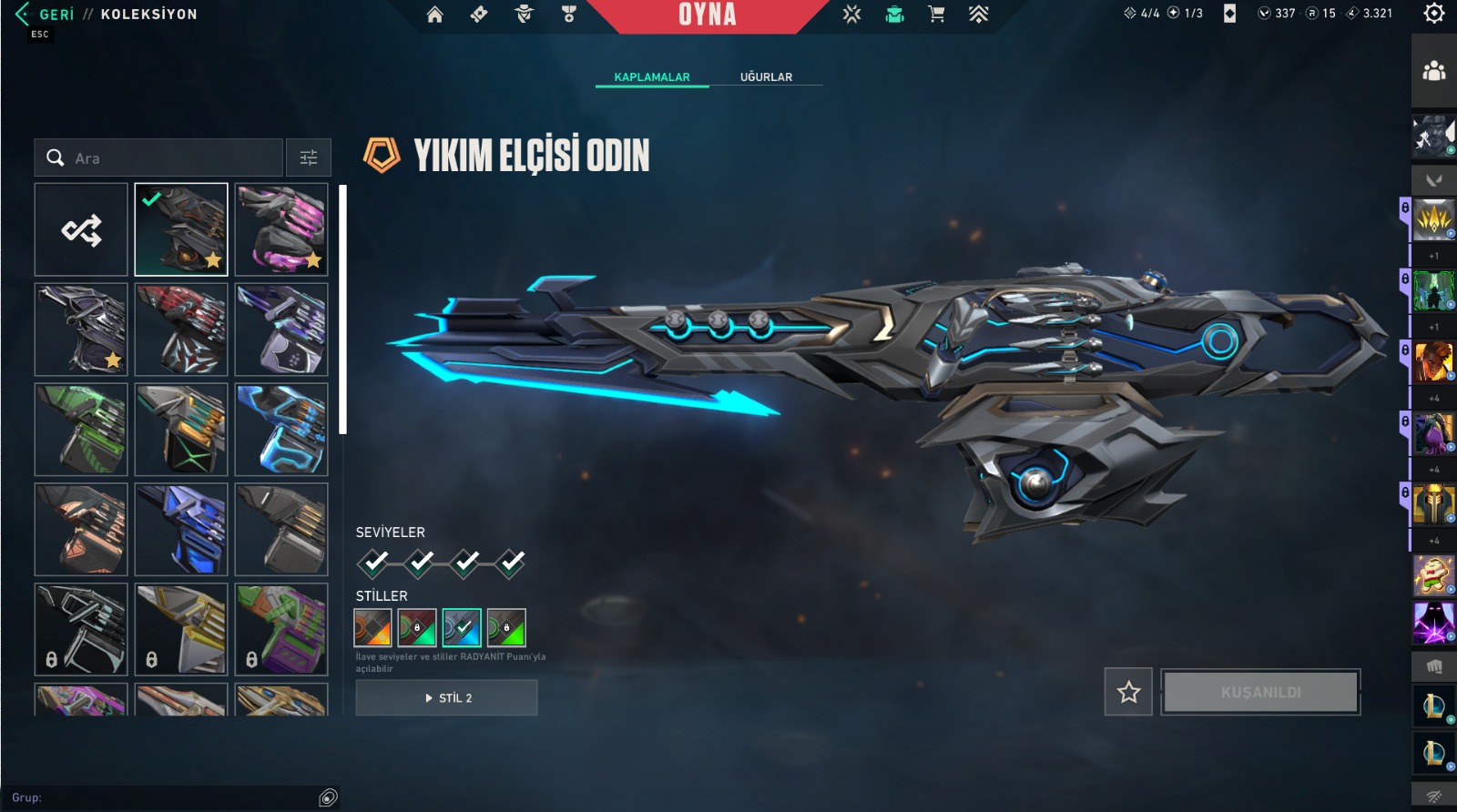This screenshot has width=1457, height=812.
Task: Select the blue style variant swatch
Action: (x=462, y=627)
